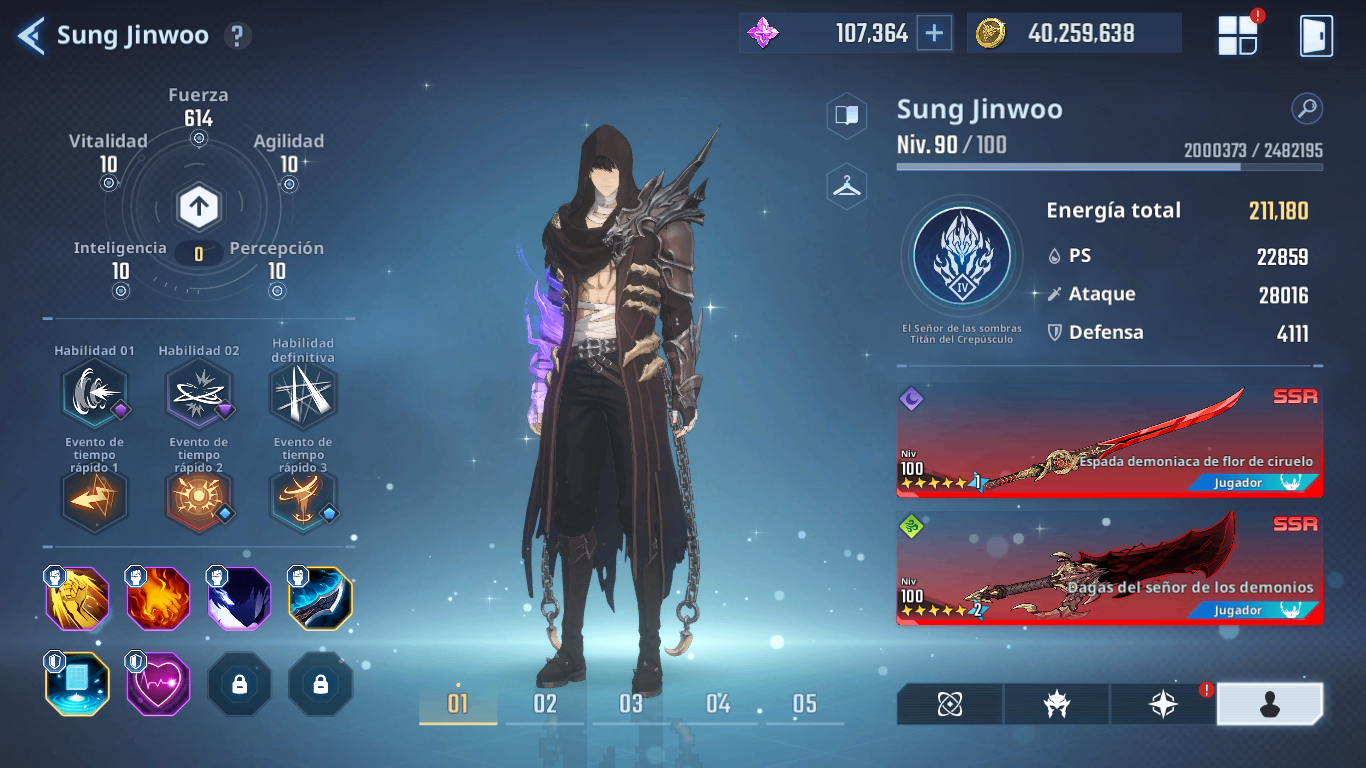The height and width of the screenshot is (768, 1366).
Task: Open the Espada demoniaca de flor de ciruelo weapon
Action: 1110,442
